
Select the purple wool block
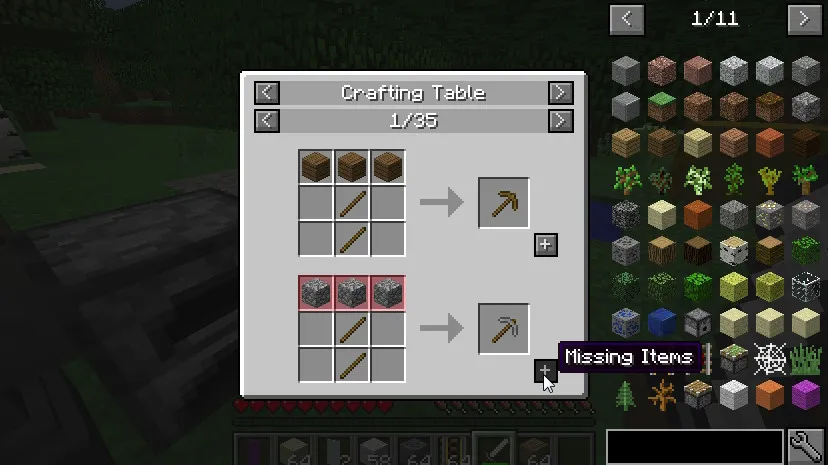[x=805, y=394]
